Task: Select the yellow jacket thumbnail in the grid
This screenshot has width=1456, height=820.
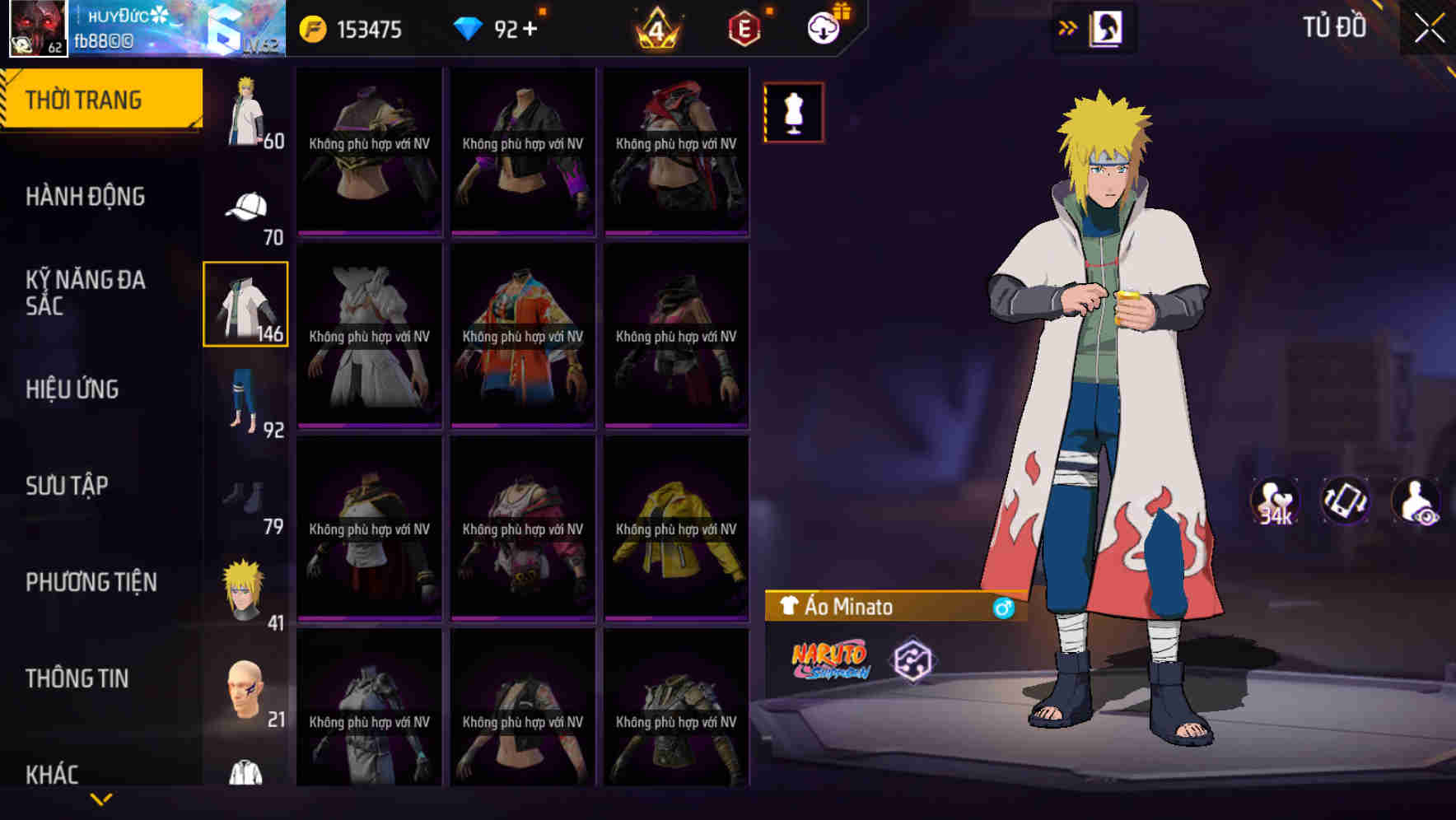Action: pos(676,527)
